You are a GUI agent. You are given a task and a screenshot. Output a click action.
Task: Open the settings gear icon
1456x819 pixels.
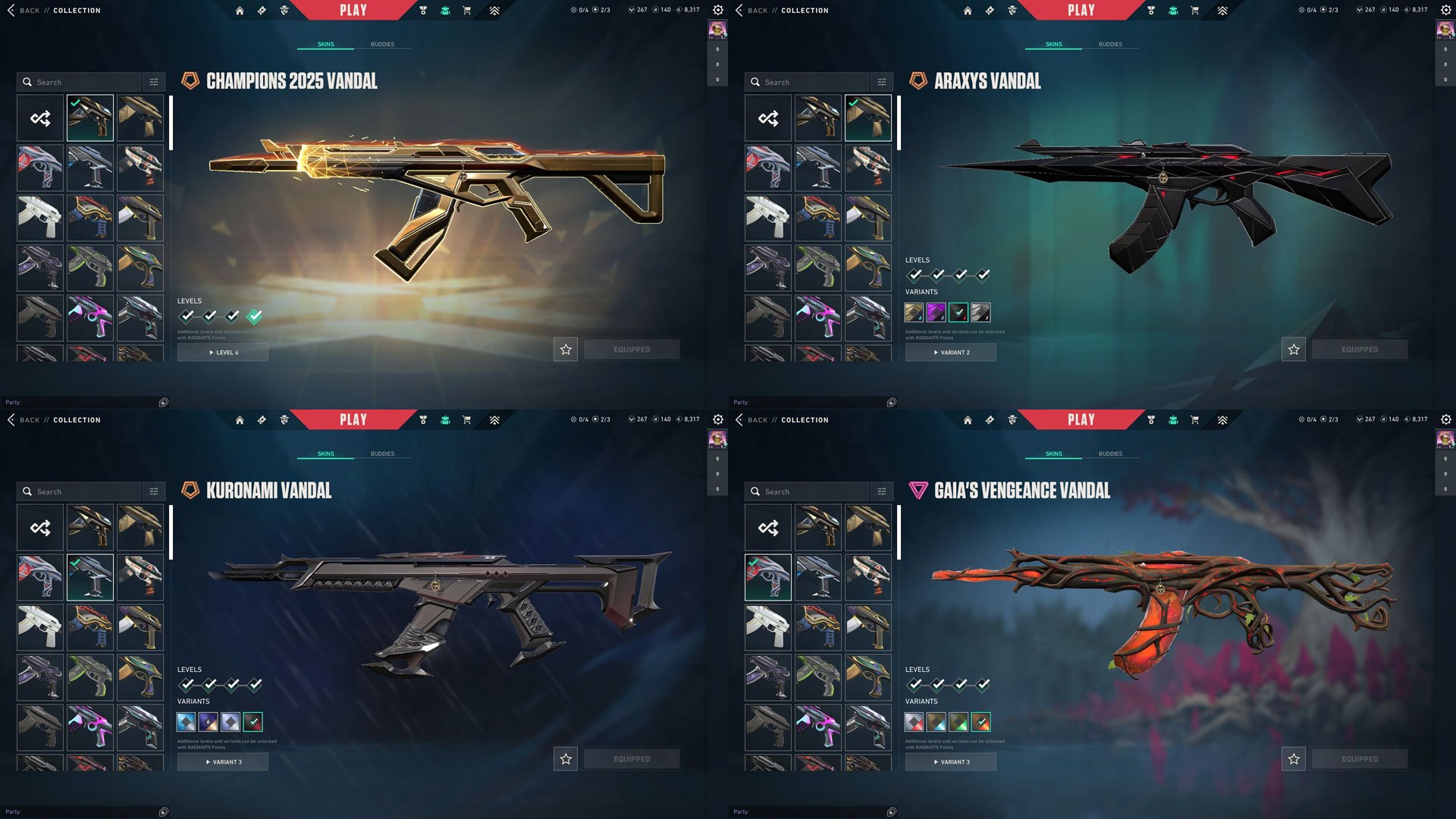[x=717, y=10]
